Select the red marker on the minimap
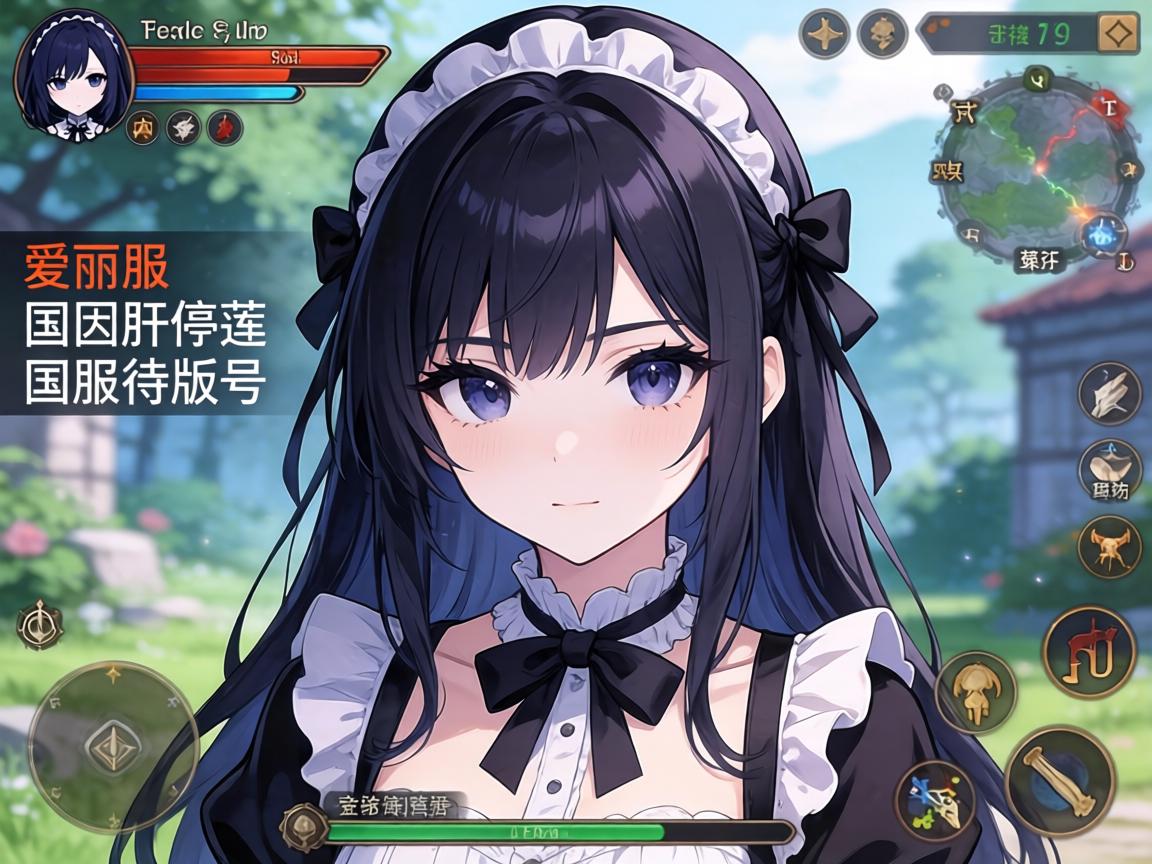 coord(1108,102)
